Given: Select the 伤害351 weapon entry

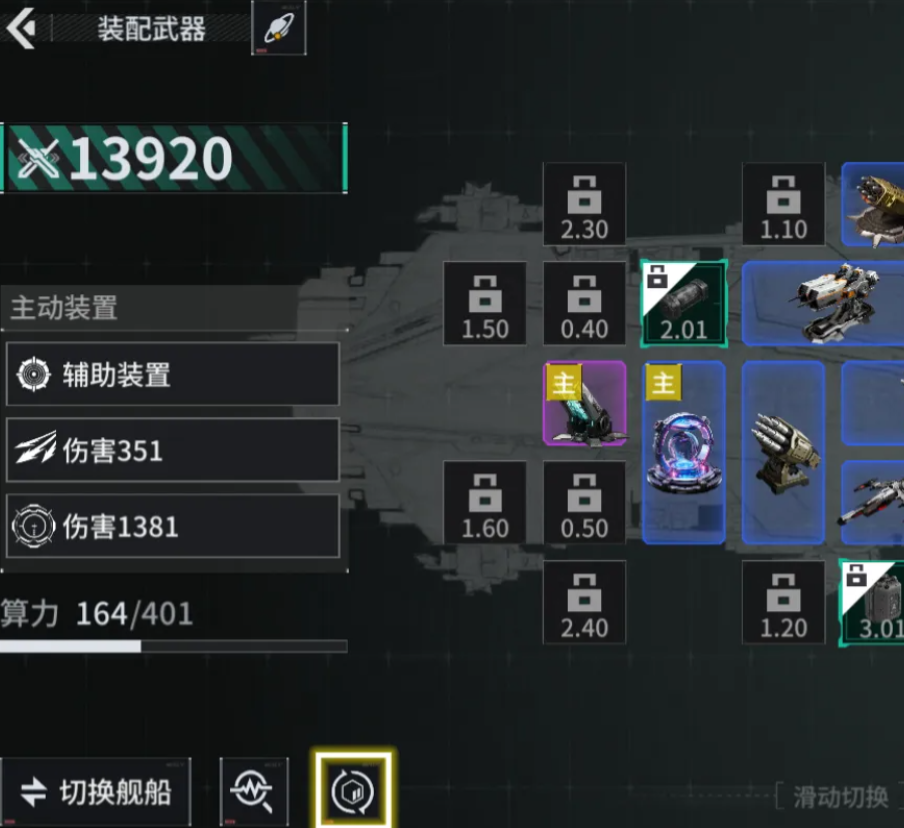Looking at the screenshot, I should [172, 451].
